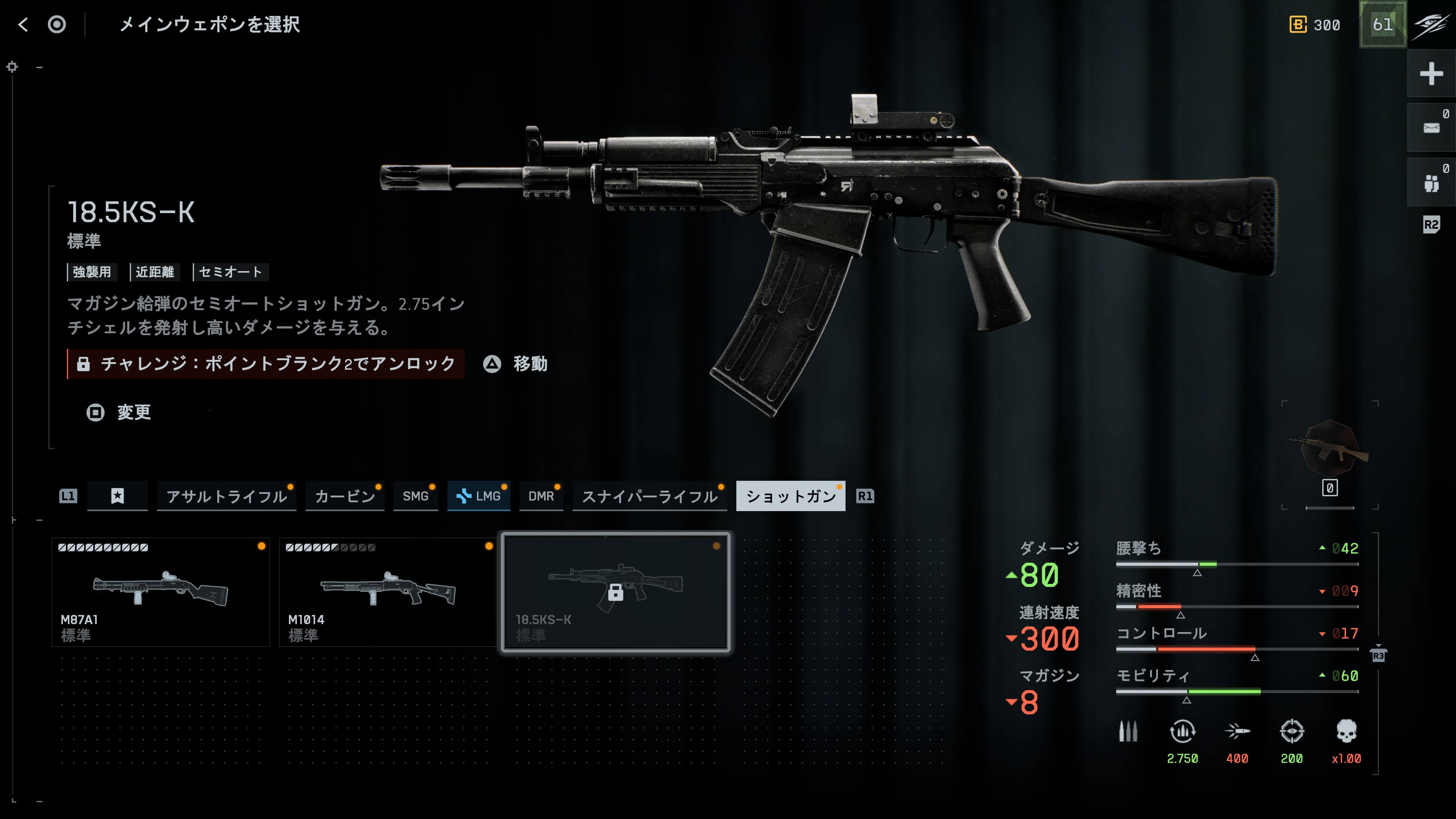Click the player rank 61 badge
This screenshot has width=1456, height=819.
(1382, 24)
